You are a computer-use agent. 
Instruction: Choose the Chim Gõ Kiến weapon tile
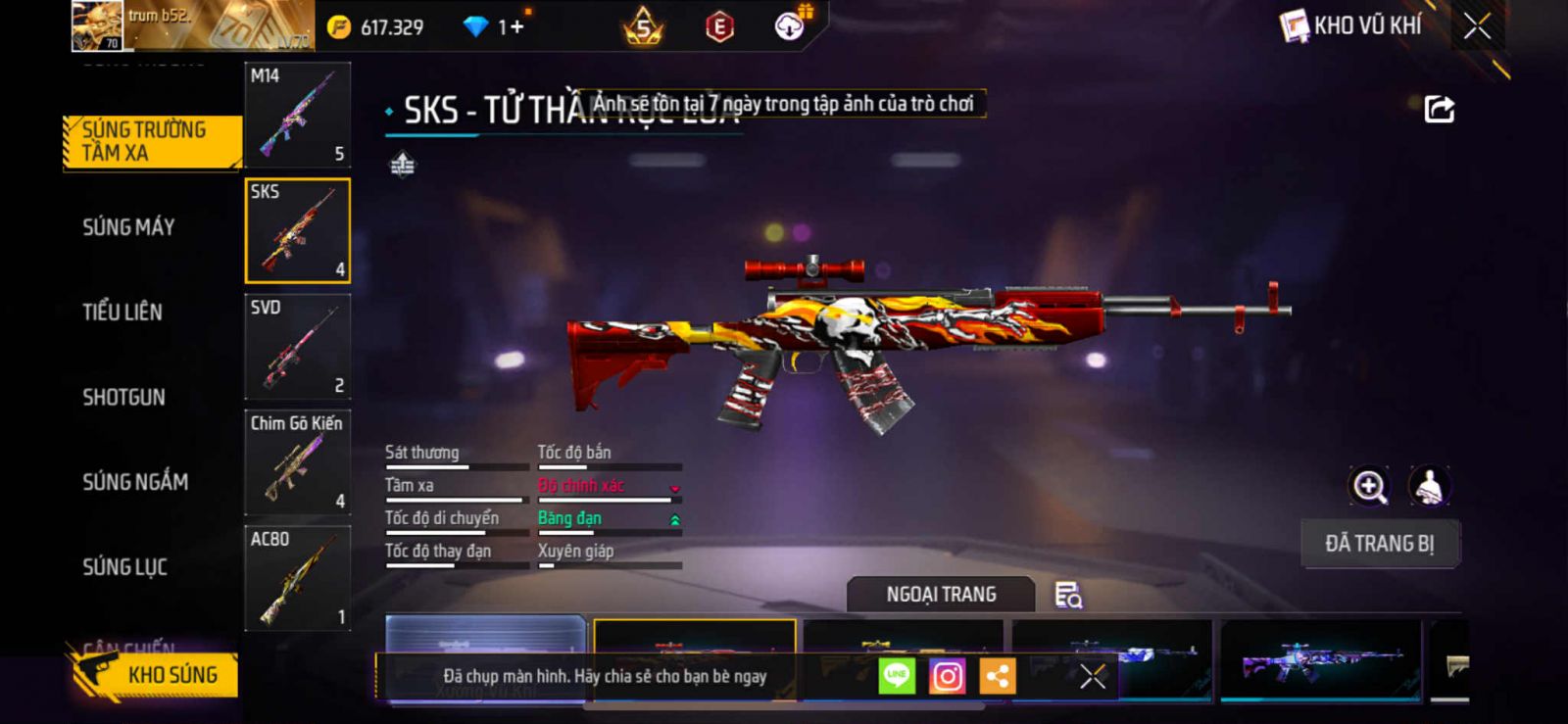coord(297,461)
